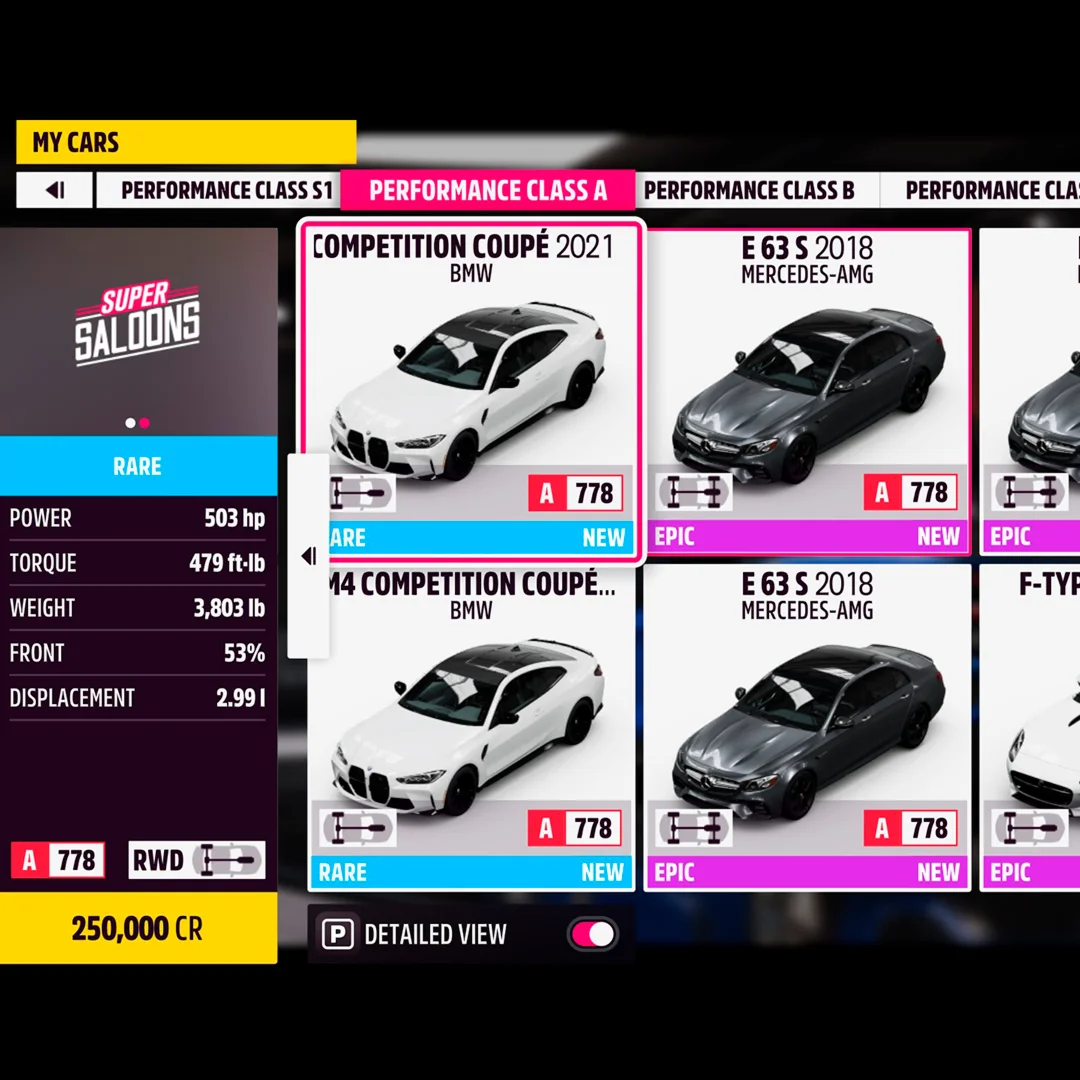Pick the partially visible F-Type car tile
1080x1080 pixels.
(x=1030, y=725)
